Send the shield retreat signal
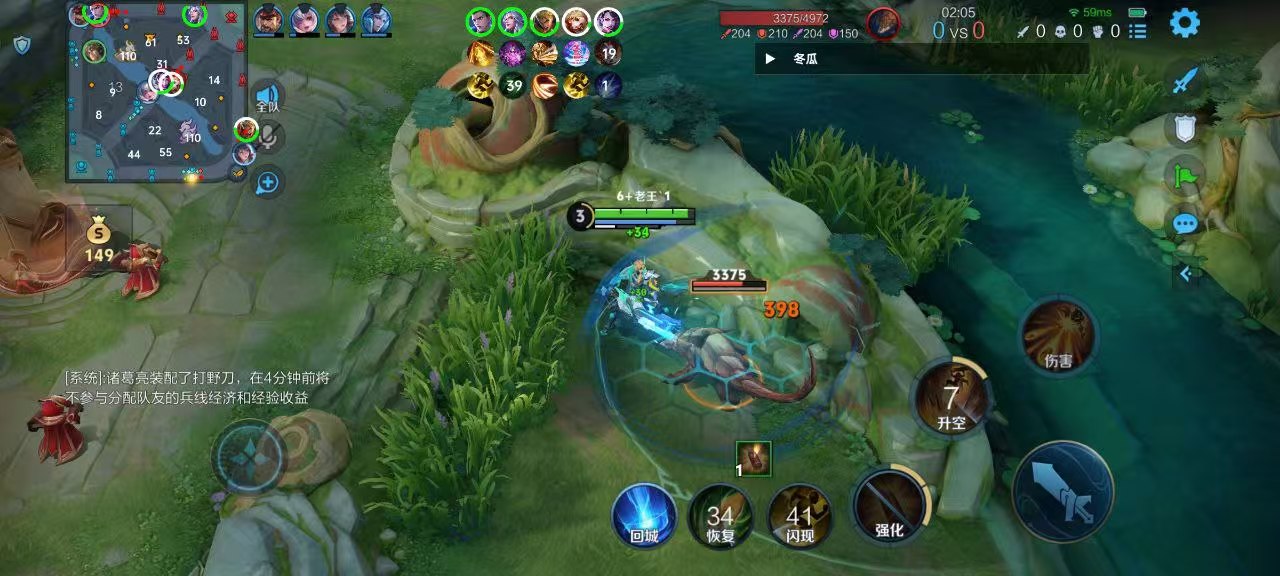 [1185, 129]
